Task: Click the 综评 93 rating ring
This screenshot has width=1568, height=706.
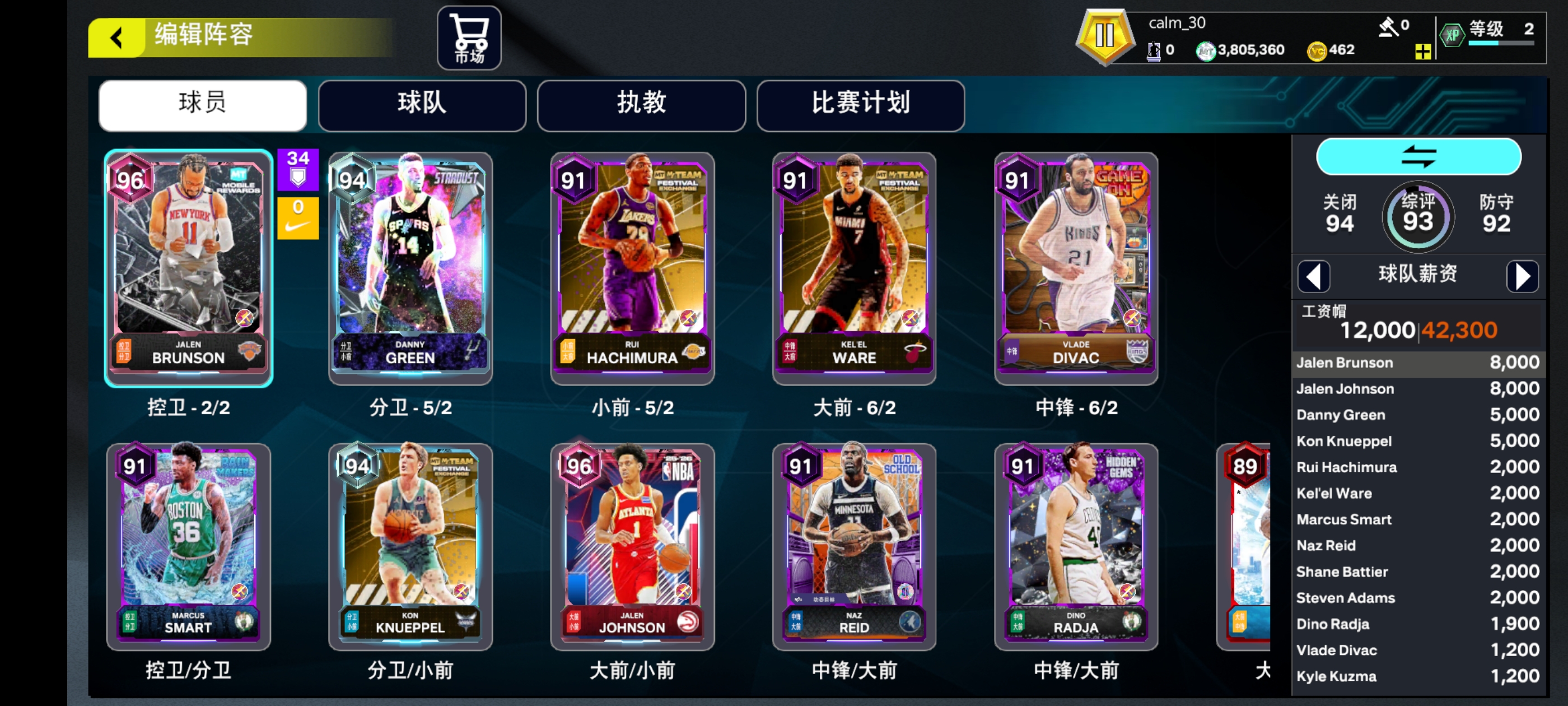Action: (1418, 216)
